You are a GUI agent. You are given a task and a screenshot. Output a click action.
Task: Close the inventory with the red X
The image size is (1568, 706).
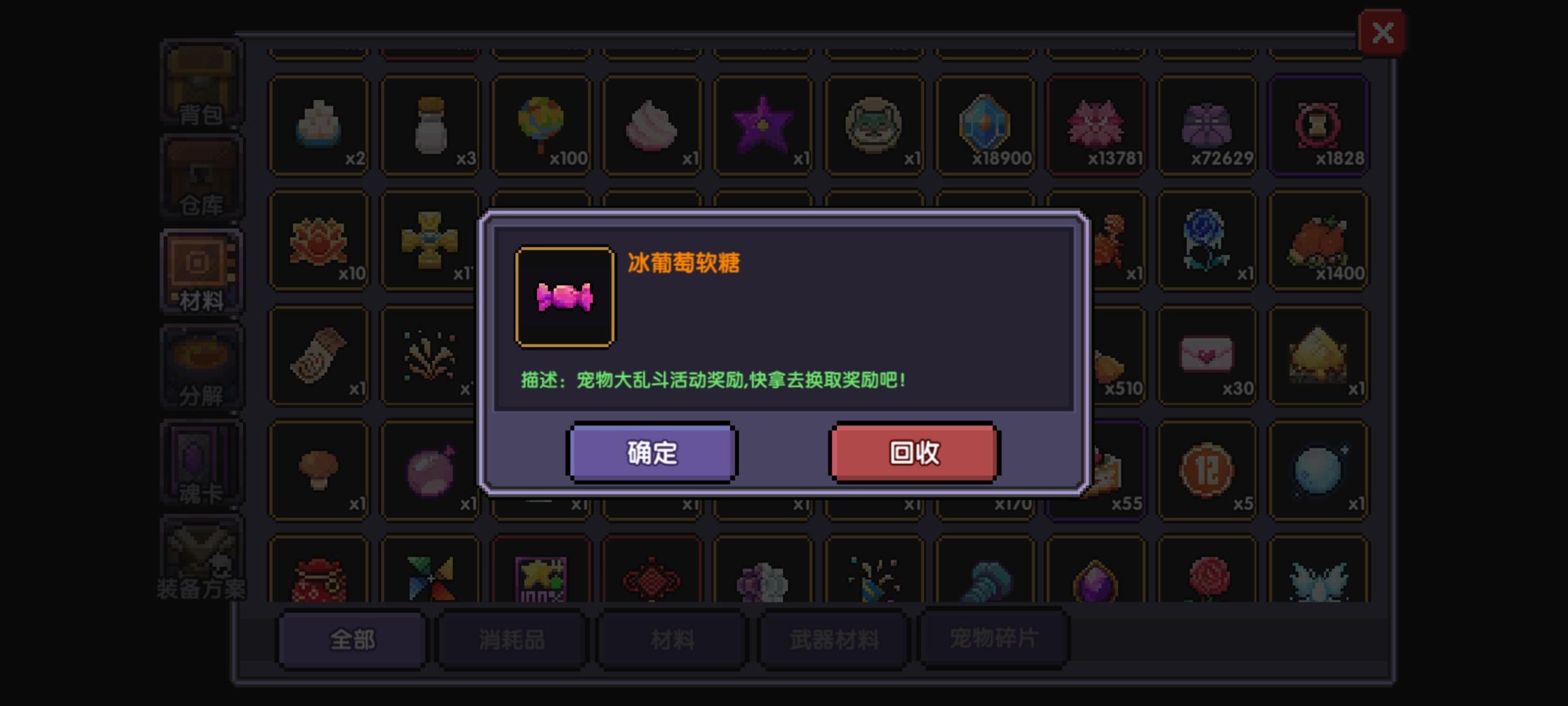(1383, 31)
